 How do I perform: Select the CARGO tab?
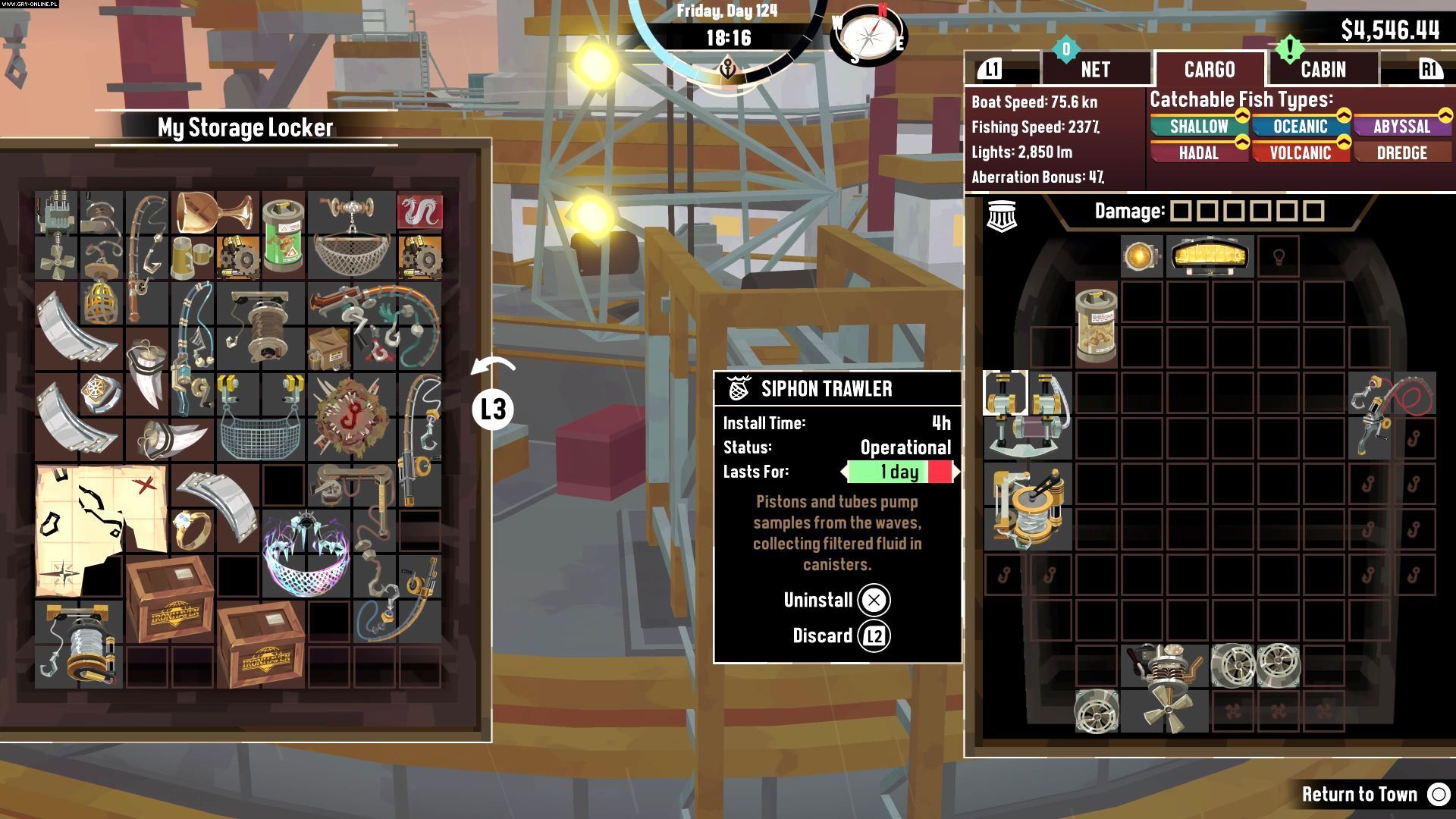tap(1210, 70)
